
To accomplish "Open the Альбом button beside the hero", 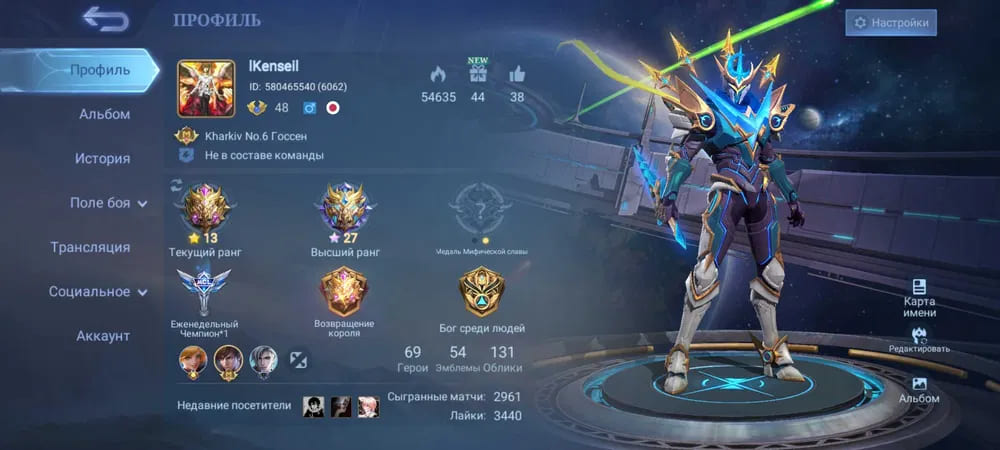I will pyautogui.click(x=919, y=389).
